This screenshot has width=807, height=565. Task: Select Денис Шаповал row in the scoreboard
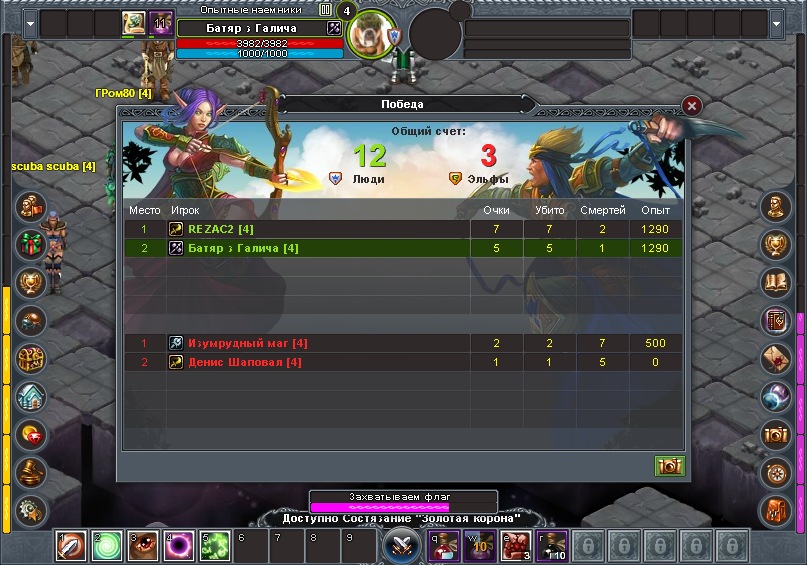tap(400, 362)
